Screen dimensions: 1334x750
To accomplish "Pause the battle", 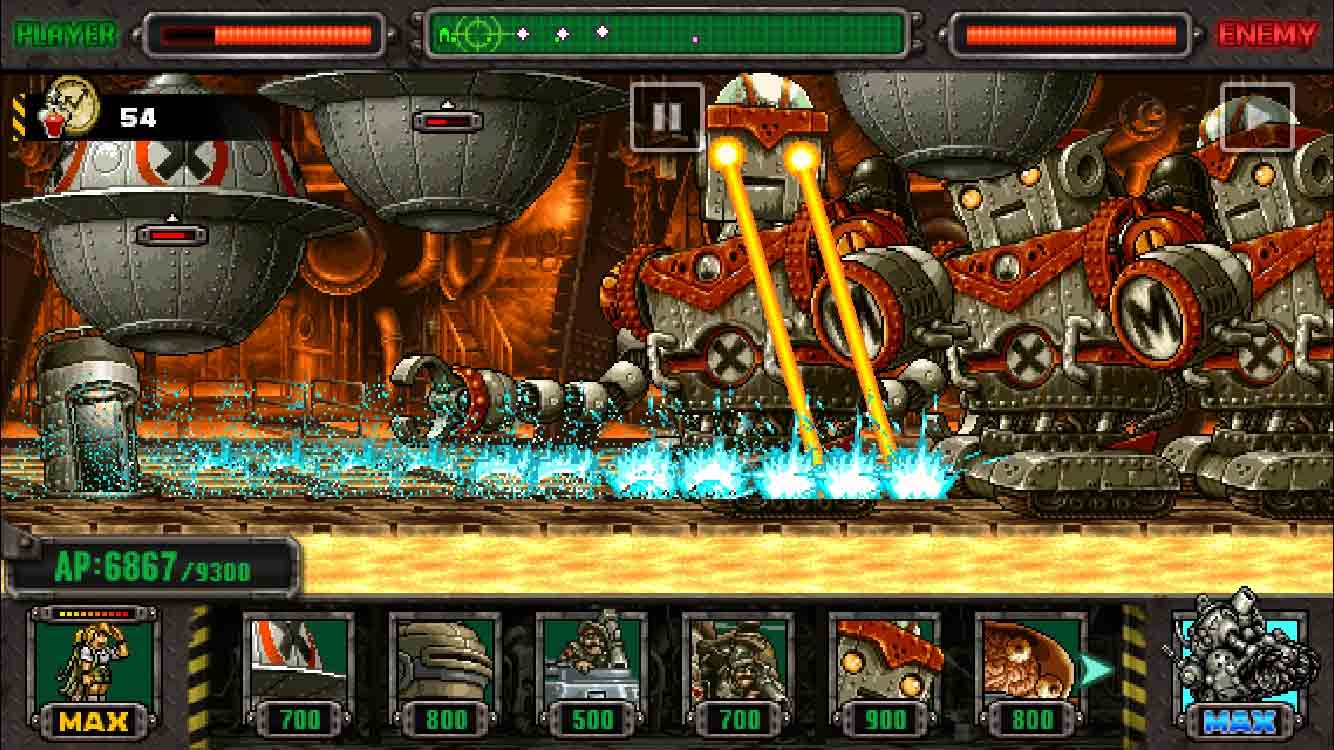I will click(x=667, y=117).
